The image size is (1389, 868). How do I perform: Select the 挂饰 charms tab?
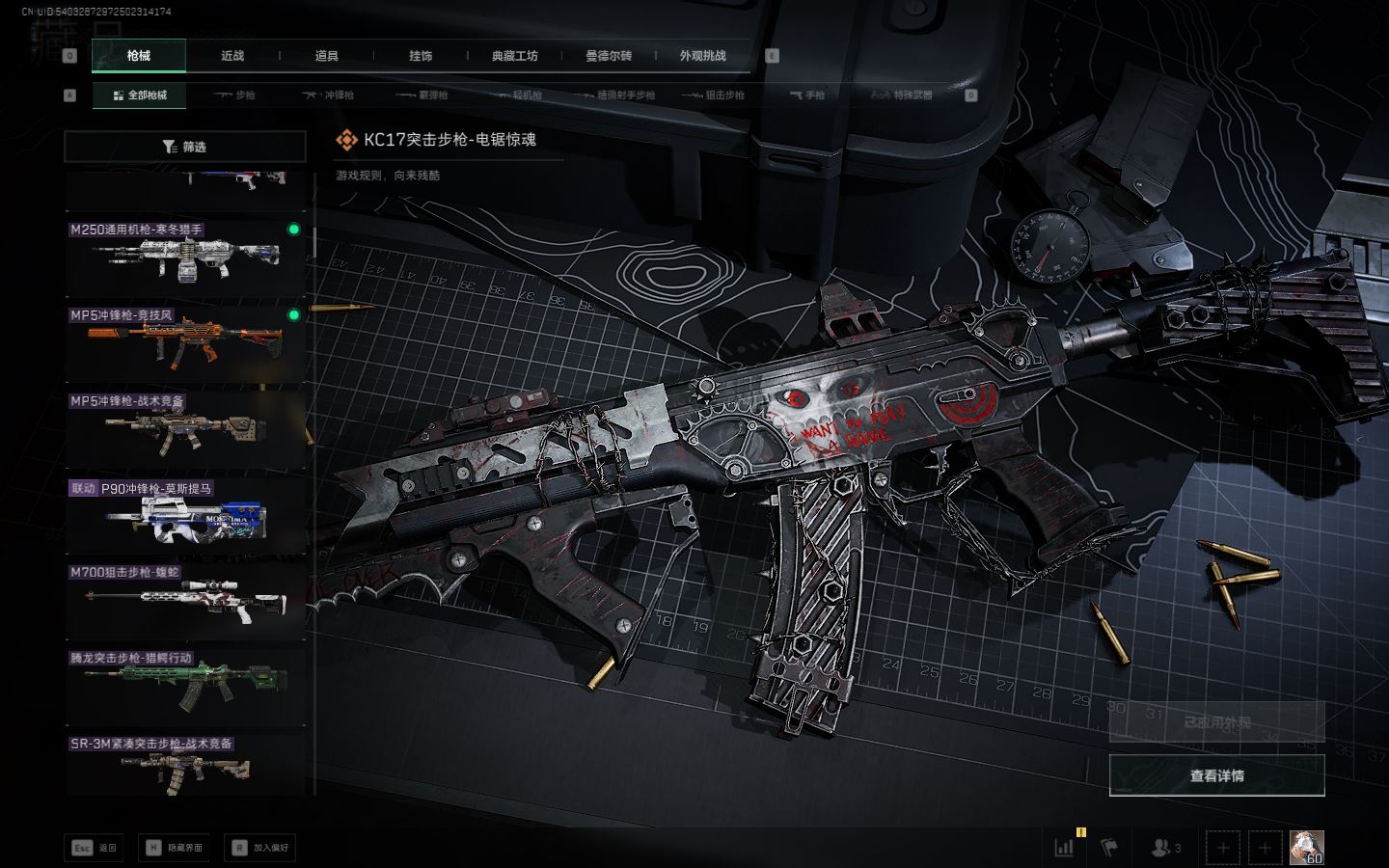coord(421,56)
